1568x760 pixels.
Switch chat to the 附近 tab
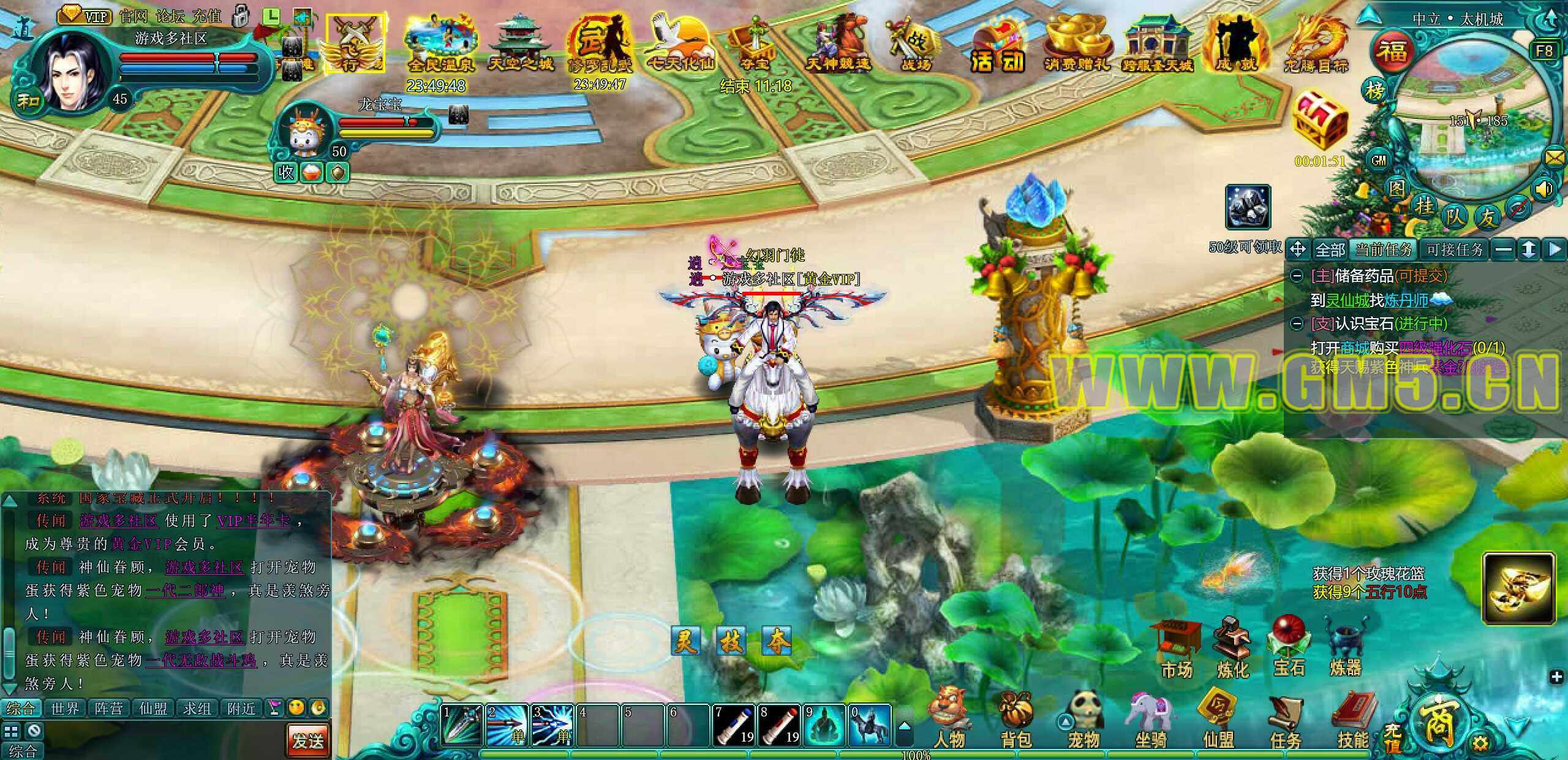(241, 709)
